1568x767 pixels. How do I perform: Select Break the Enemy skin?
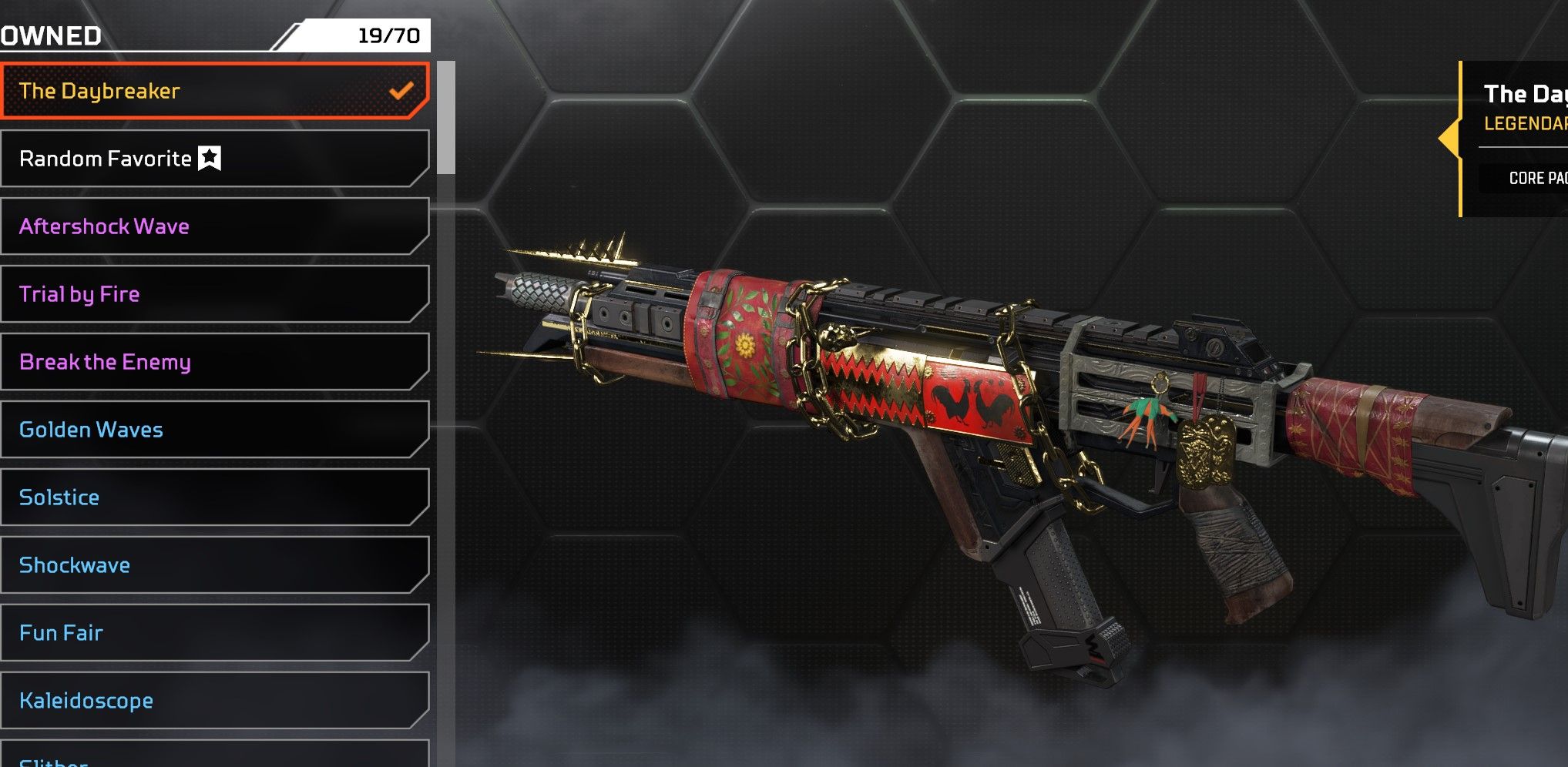[214, 362]
